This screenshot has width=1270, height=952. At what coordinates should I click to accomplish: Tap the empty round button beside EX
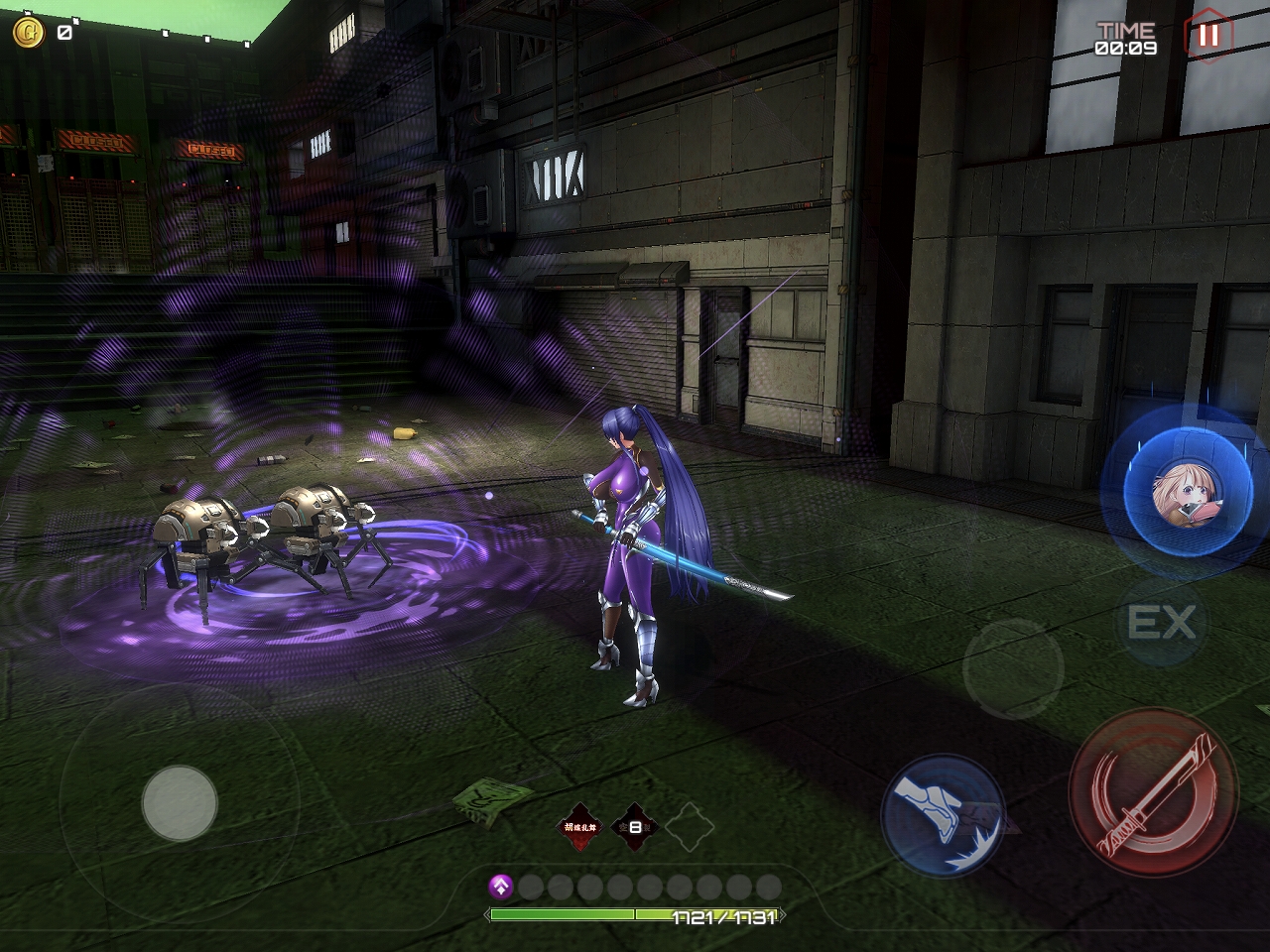pos(1013,665)
